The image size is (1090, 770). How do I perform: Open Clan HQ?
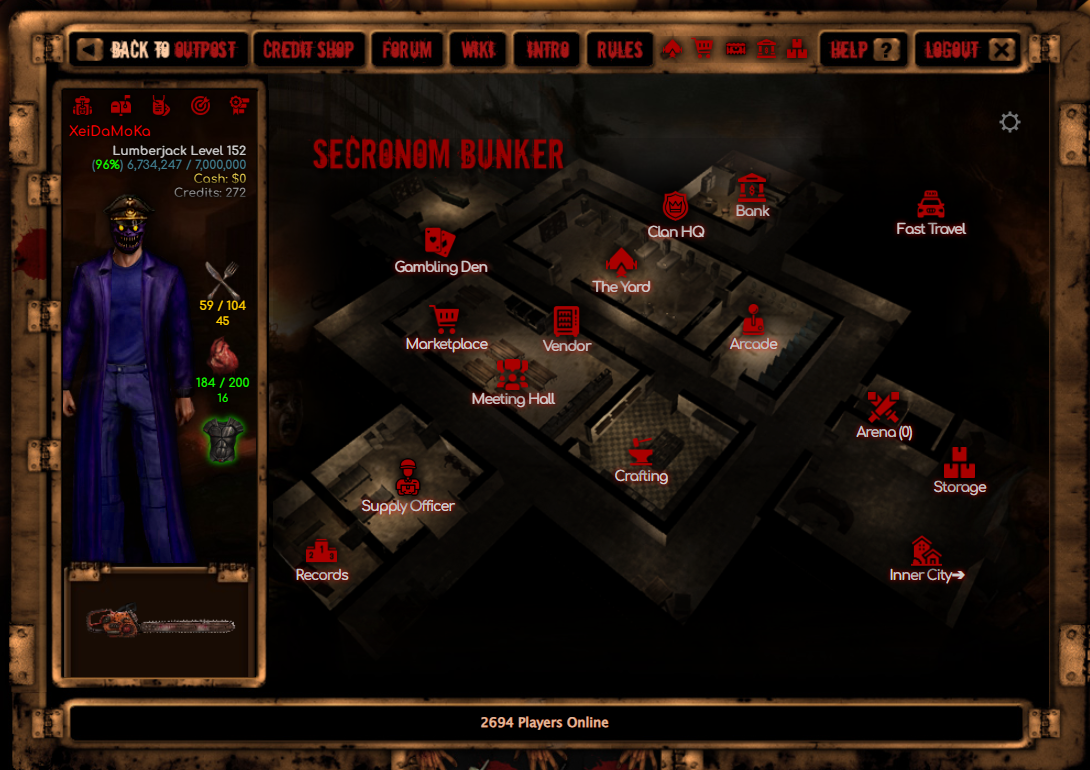[x=676, y=217]
